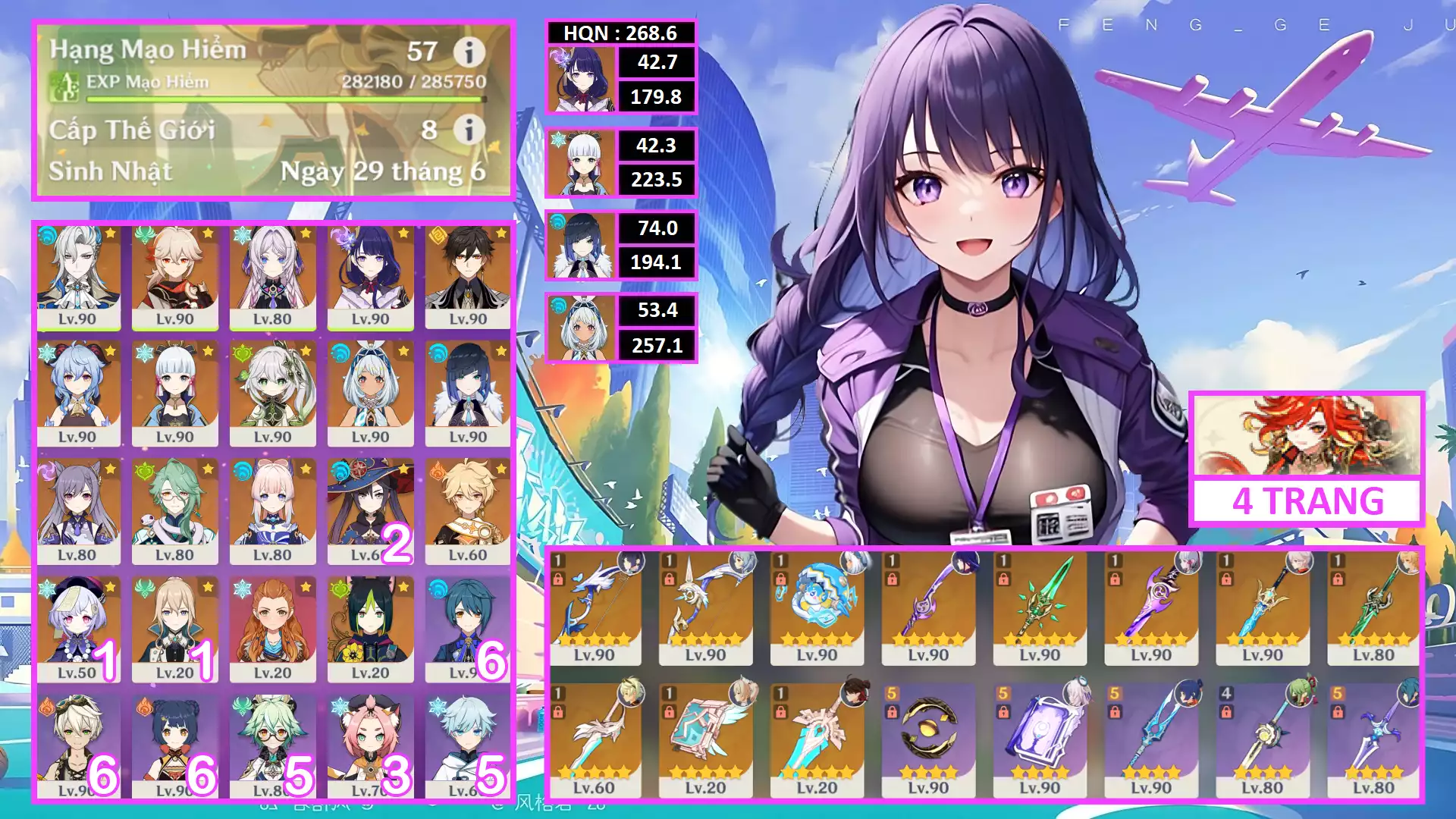The width and height of the screenshot is (1456, 819).
Task: Choose the Qiqi Lv.50 card
Action: 78,629
